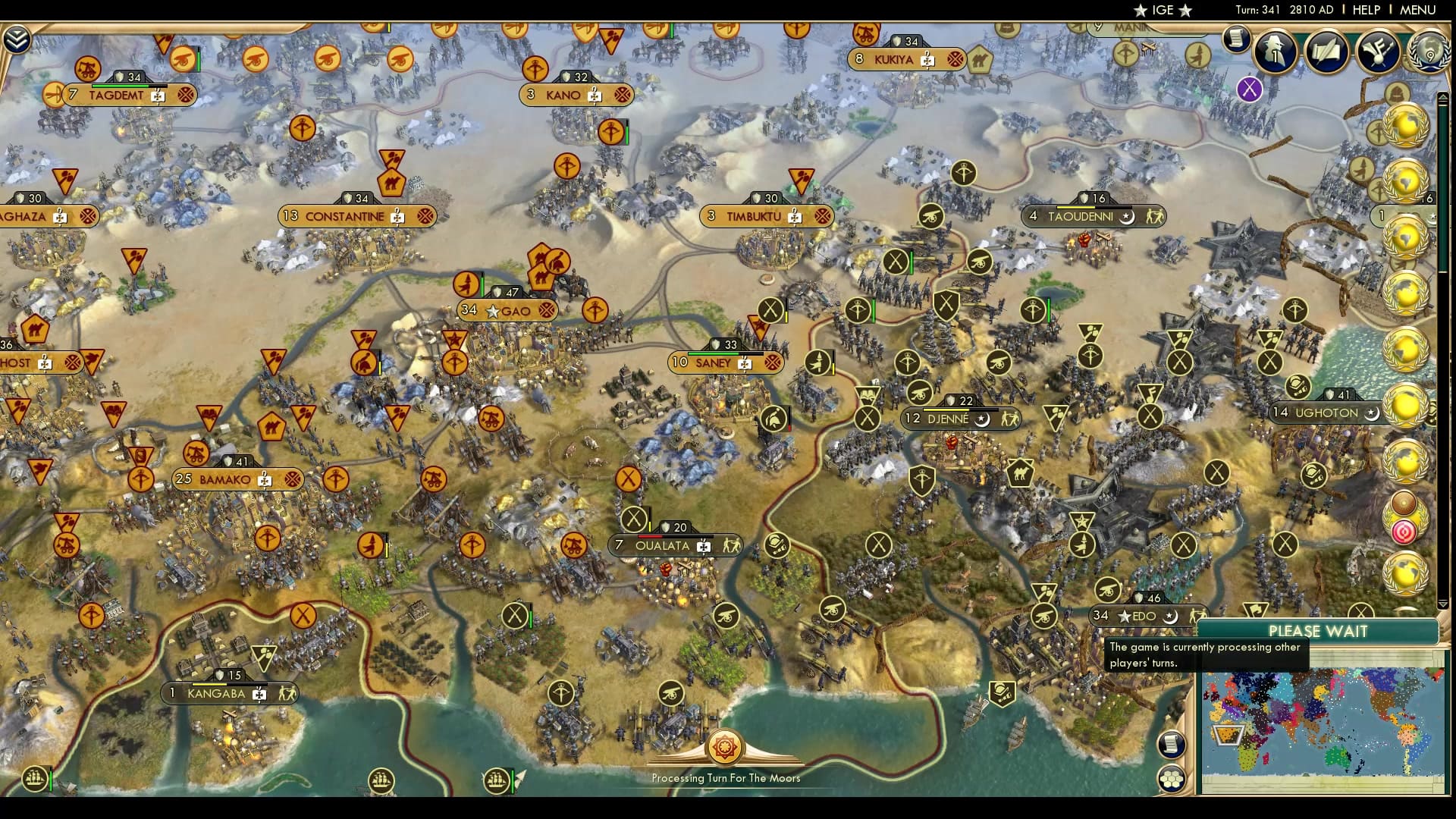Click the topmost golden globe diplomacy medallion
This screenshot has height=819, width=1456.
pos(1407,123)
